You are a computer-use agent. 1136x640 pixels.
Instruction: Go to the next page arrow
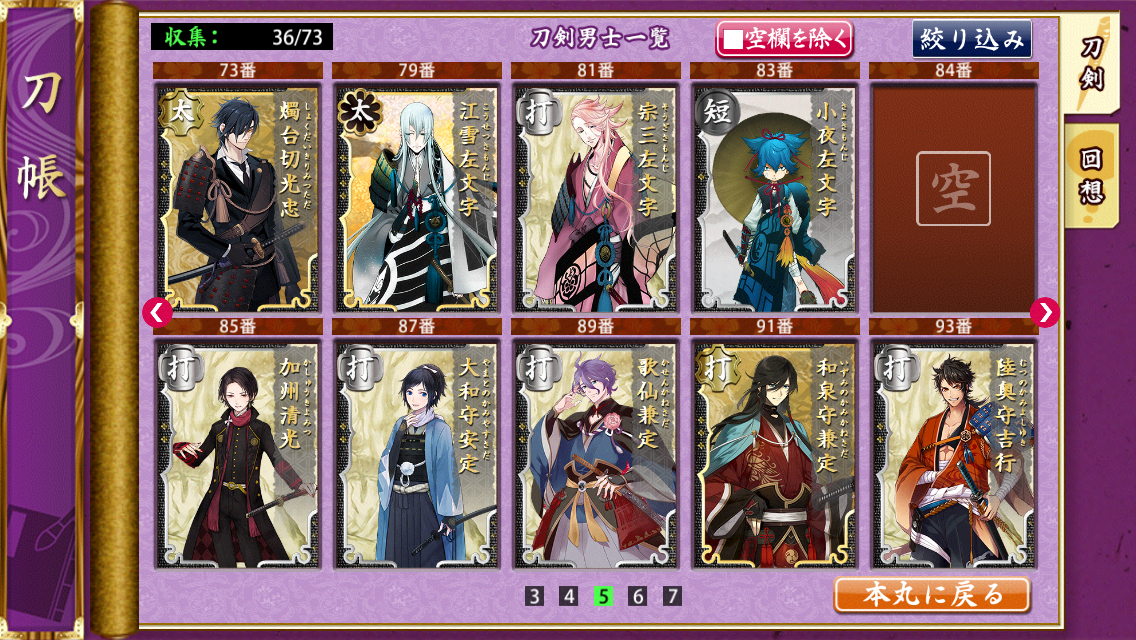[1044, 312]
